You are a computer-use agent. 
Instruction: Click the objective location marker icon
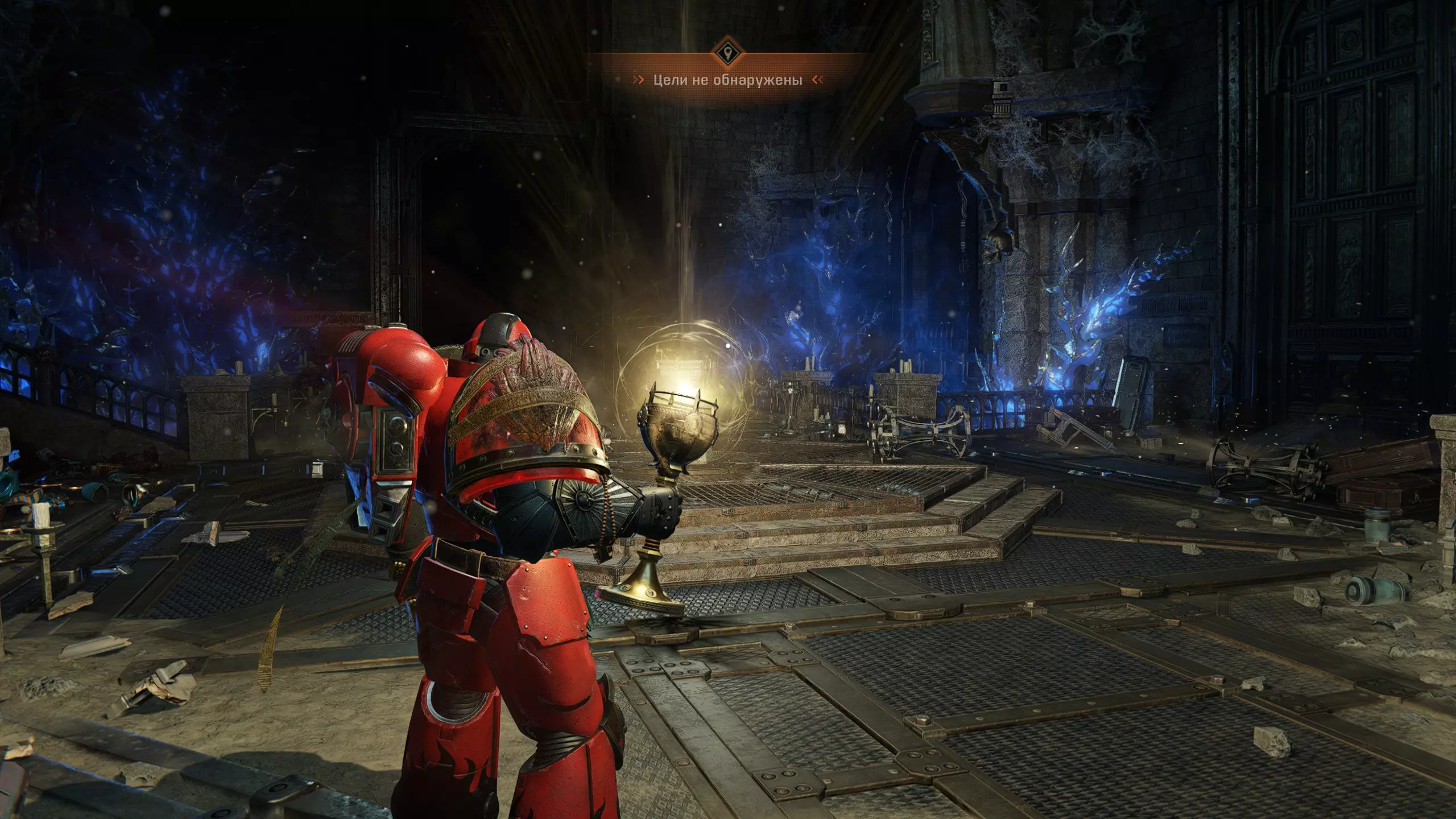pyautogui.click(x=727, y=54)
